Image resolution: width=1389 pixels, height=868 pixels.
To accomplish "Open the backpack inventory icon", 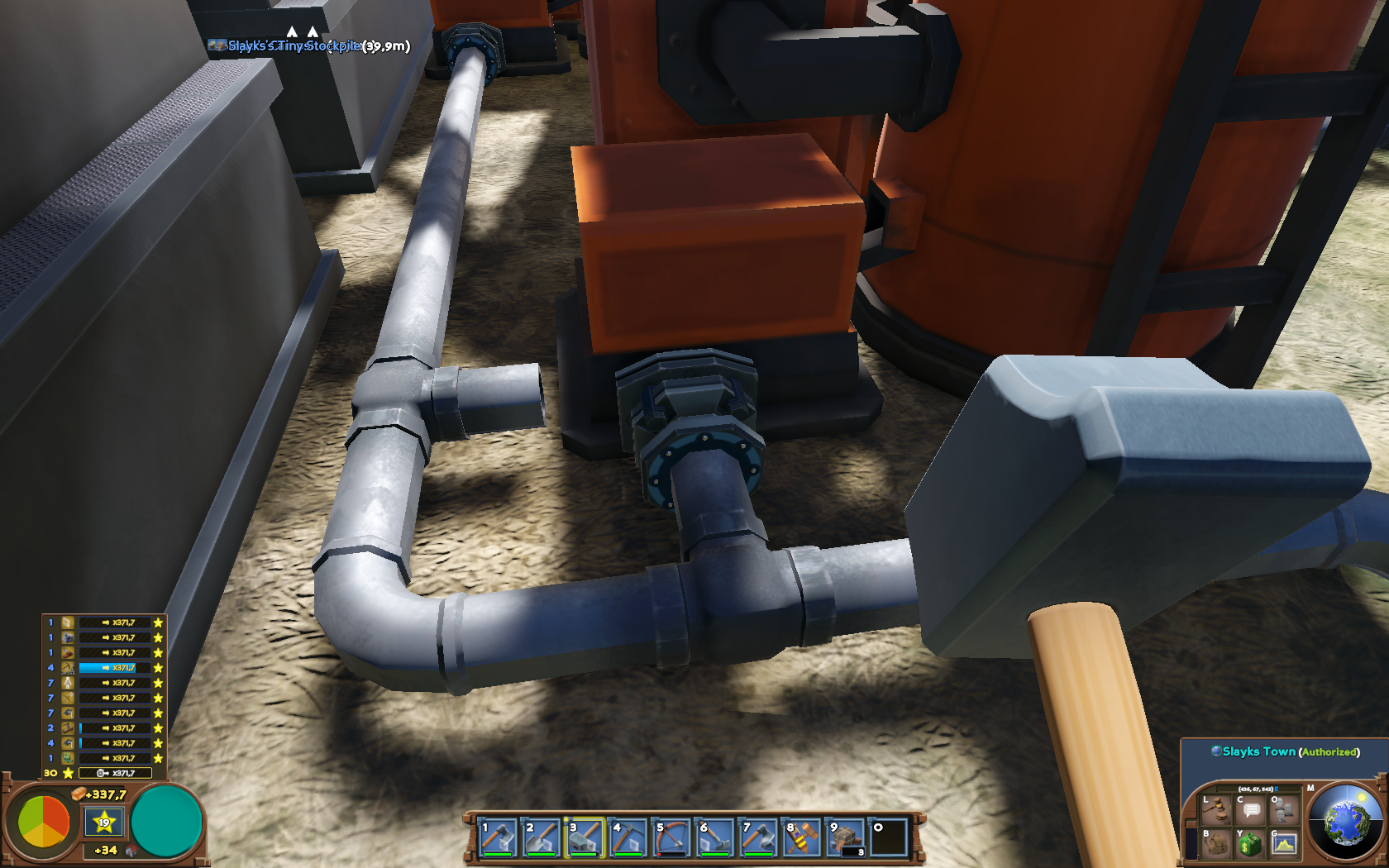I will tap(1216, 844).
